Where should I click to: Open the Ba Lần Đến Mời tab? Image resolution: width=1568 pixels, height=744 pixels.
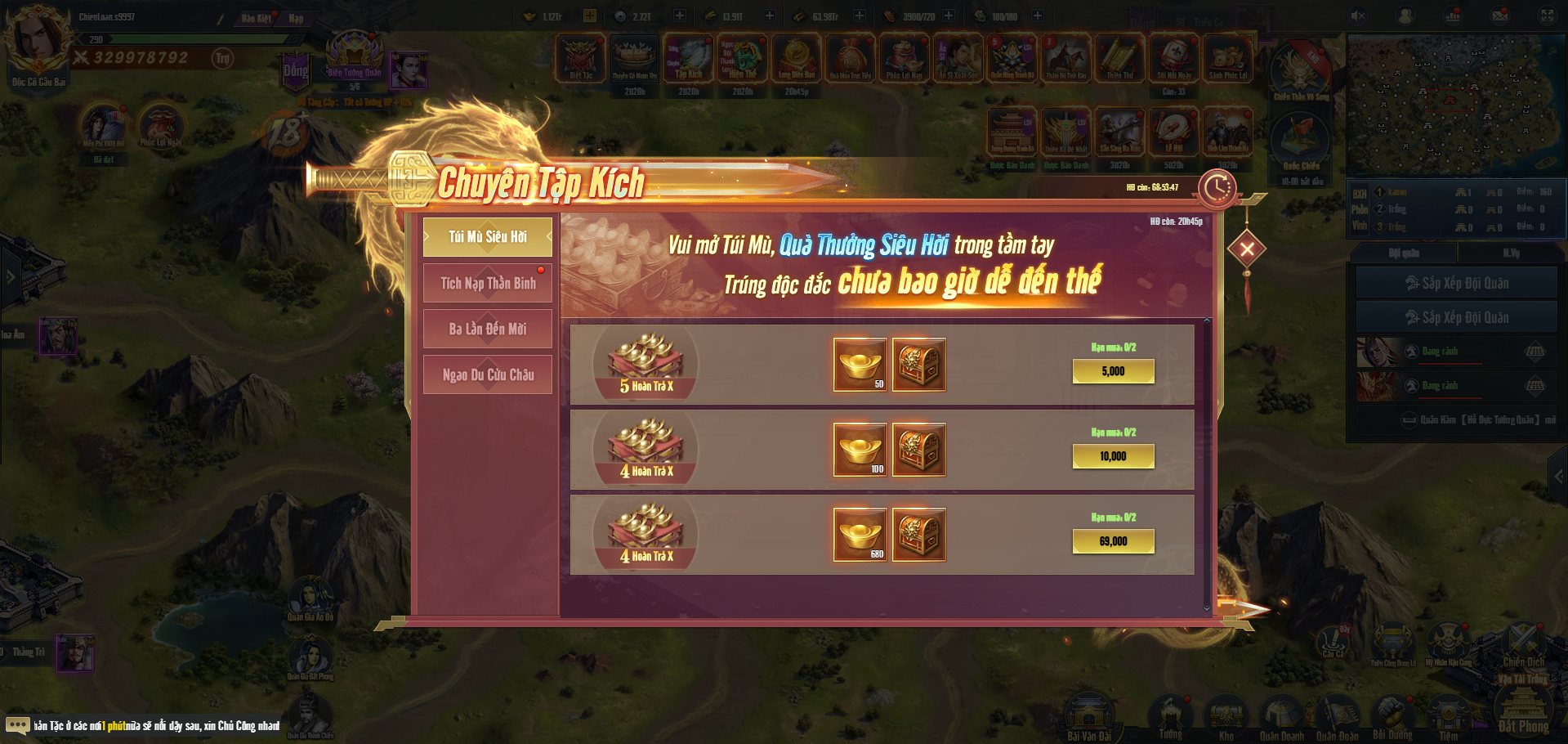(488, 329)
